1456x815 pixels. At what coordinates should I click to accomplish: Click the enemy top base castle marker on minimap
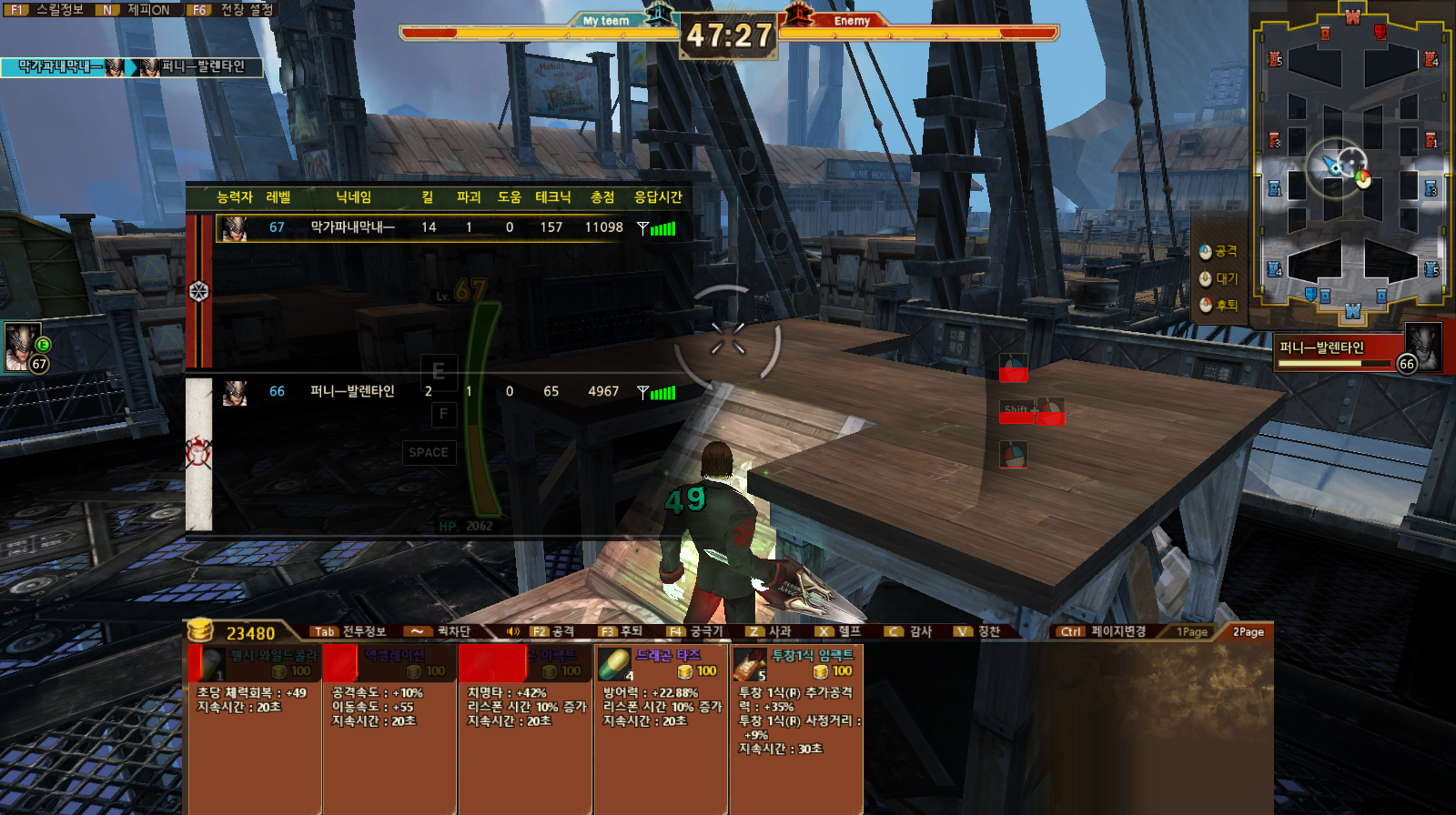tap(1352, 15)
